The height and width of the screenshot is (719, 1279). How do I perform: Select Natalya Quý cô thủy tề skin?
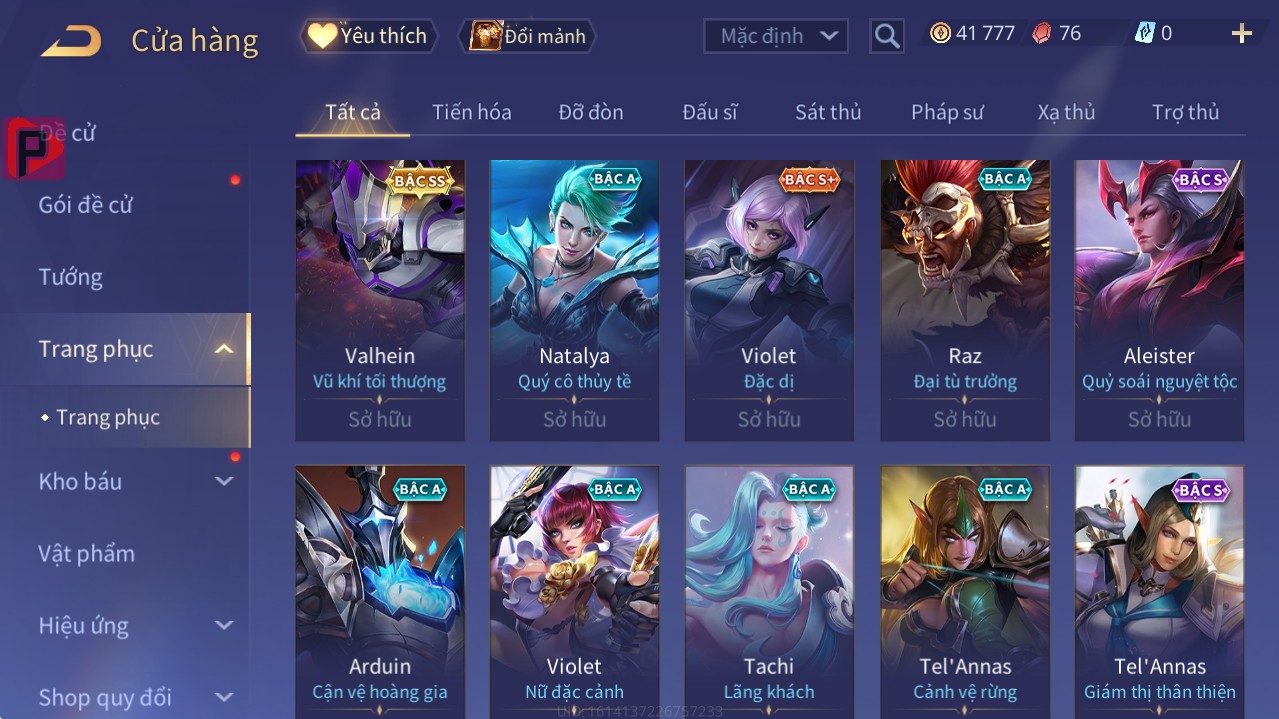coord(574,300)
